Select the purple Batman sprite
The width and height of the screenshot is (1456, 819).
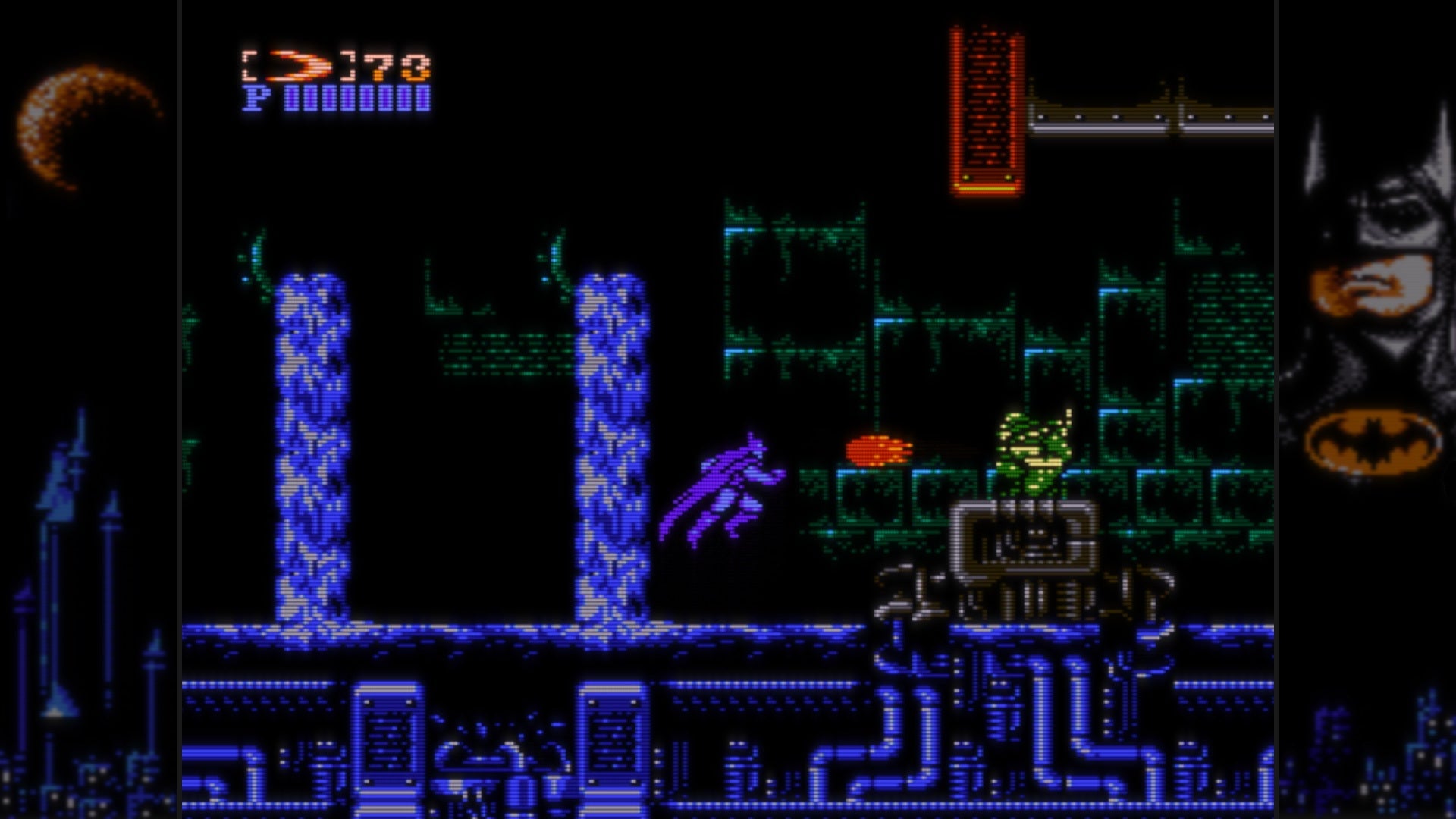[728, 485]
